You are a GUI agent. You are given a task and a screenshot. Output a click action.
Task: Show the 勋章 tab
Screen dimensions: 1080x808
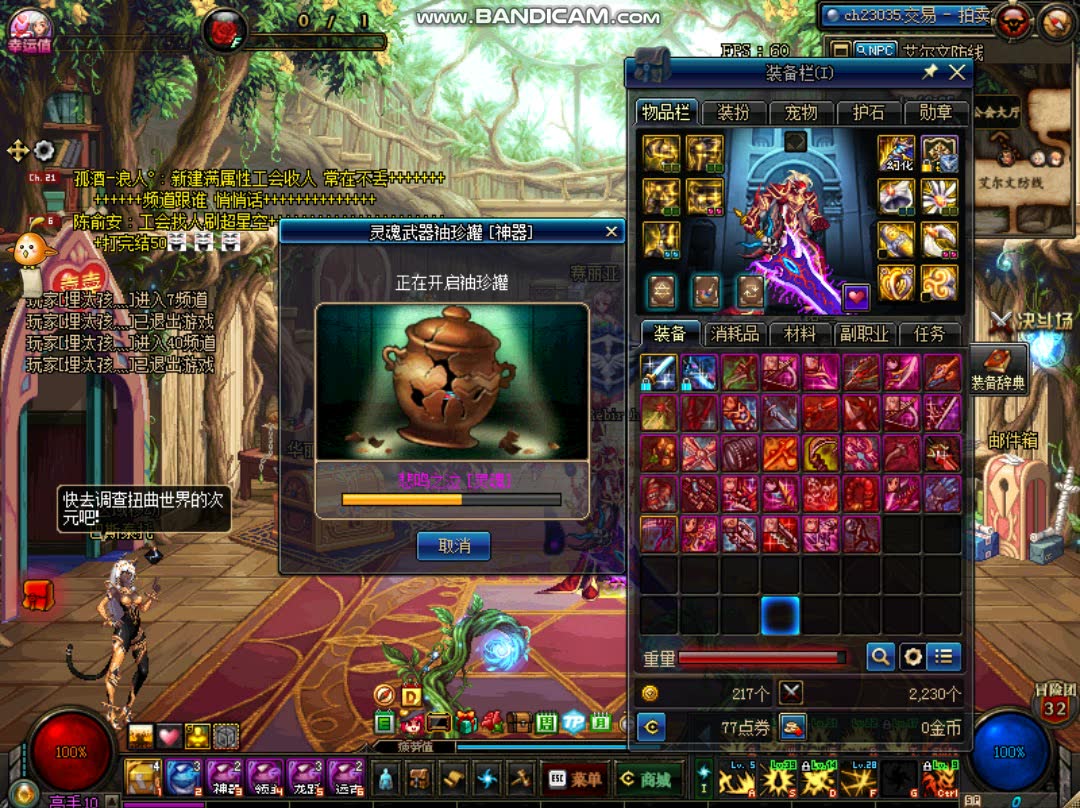click(935, 112)
